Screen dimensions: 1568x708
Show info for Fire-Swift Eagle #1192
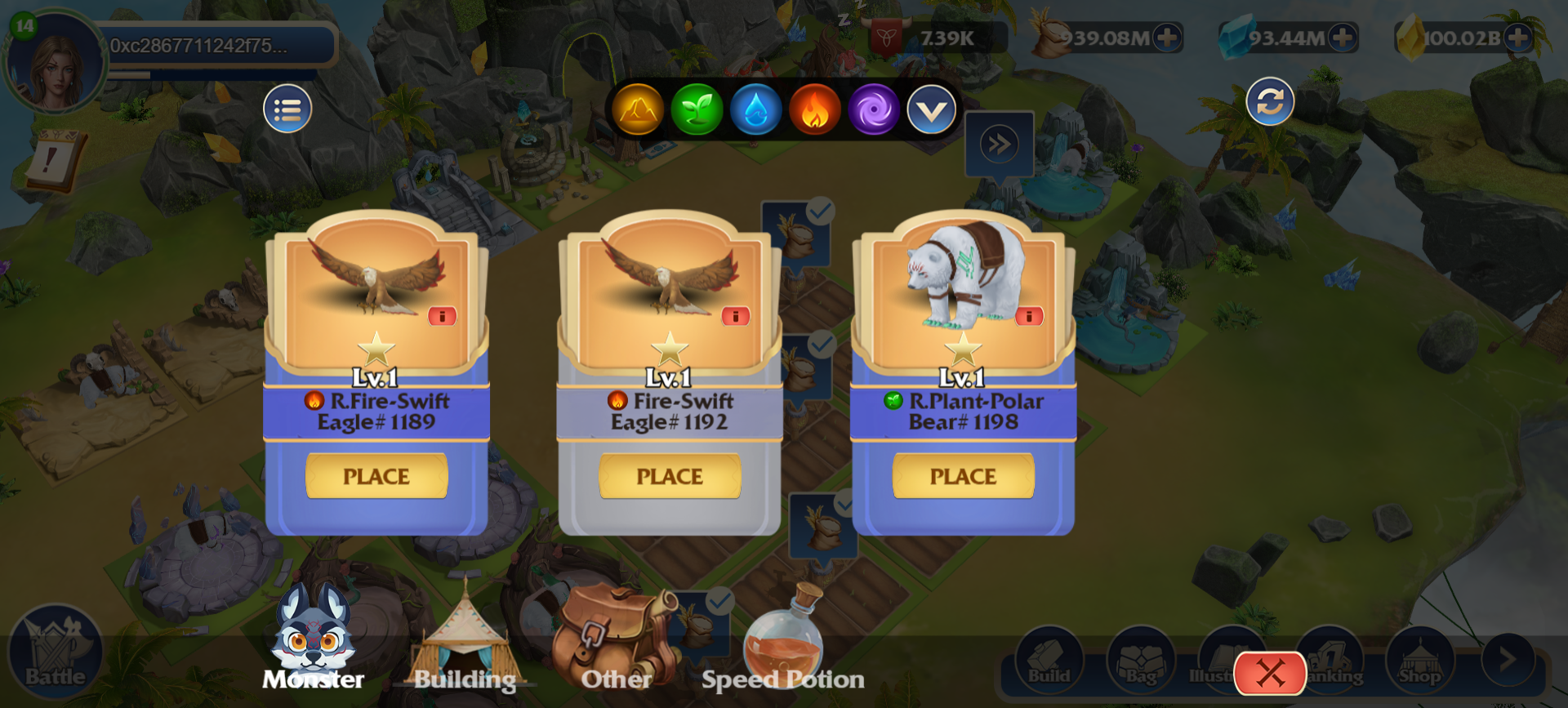(x=735, y=316)
